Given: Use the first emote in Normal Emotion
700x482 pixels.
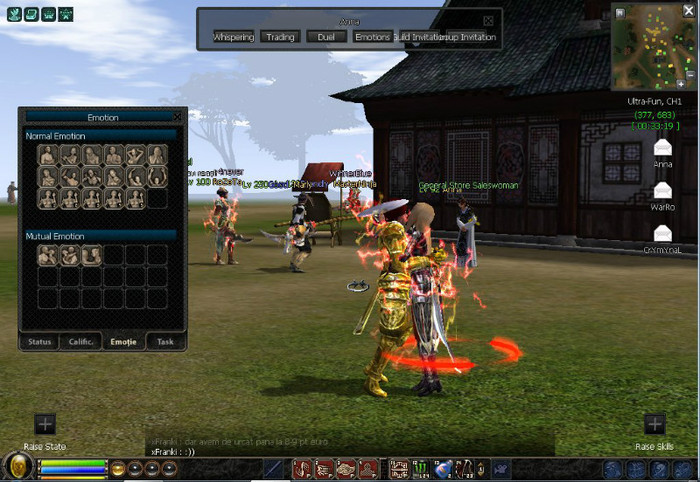Looking at the screenshot, I should click(47, 154).
